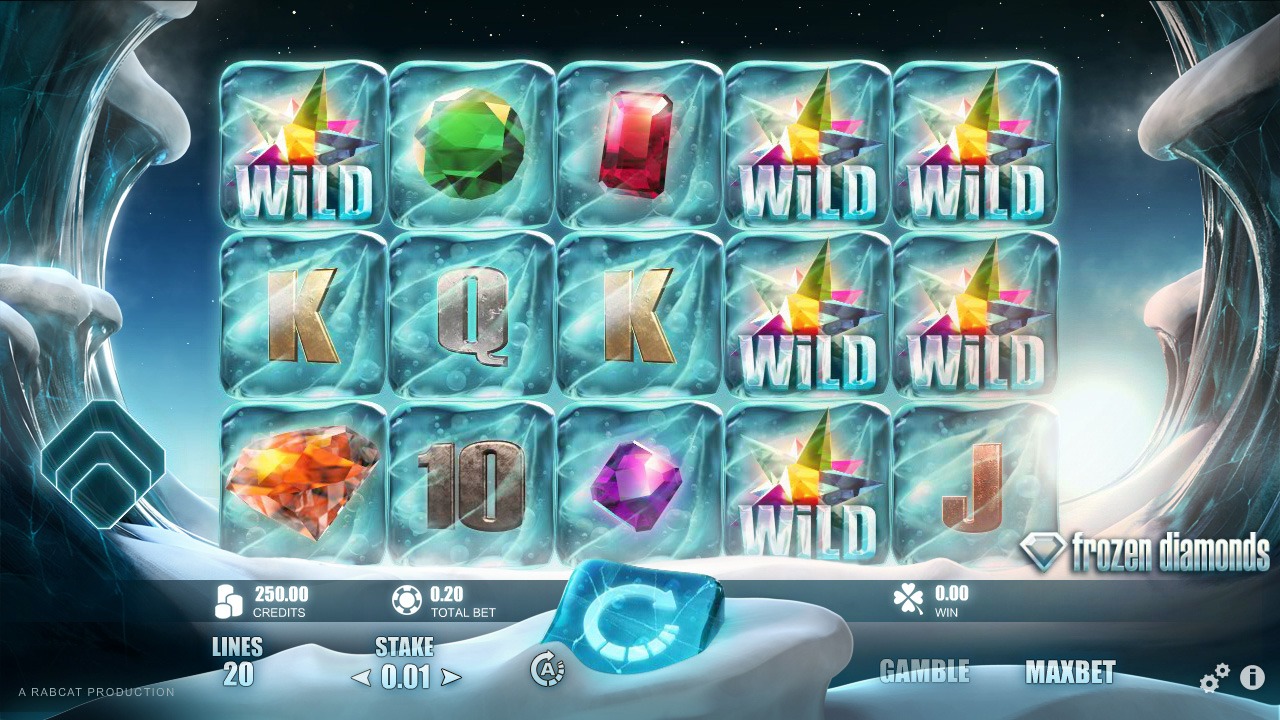Click the LINES 20 display
The width and height of the screenshot is (1280, 720).
coord(239,660)
